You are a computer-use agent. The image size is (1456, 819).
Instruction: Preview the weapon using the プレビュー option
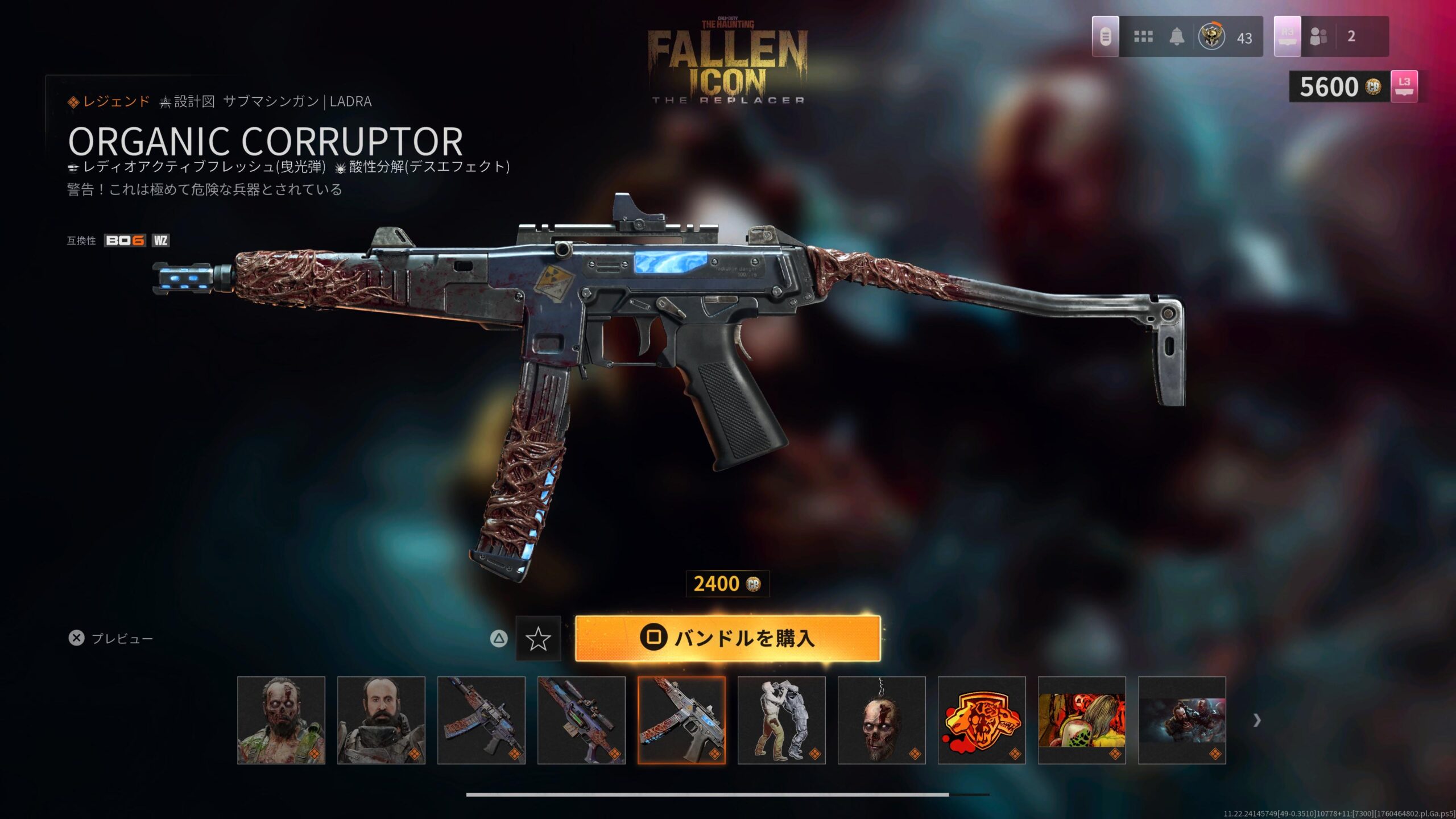pyautogui.click(x=111, y=638)
